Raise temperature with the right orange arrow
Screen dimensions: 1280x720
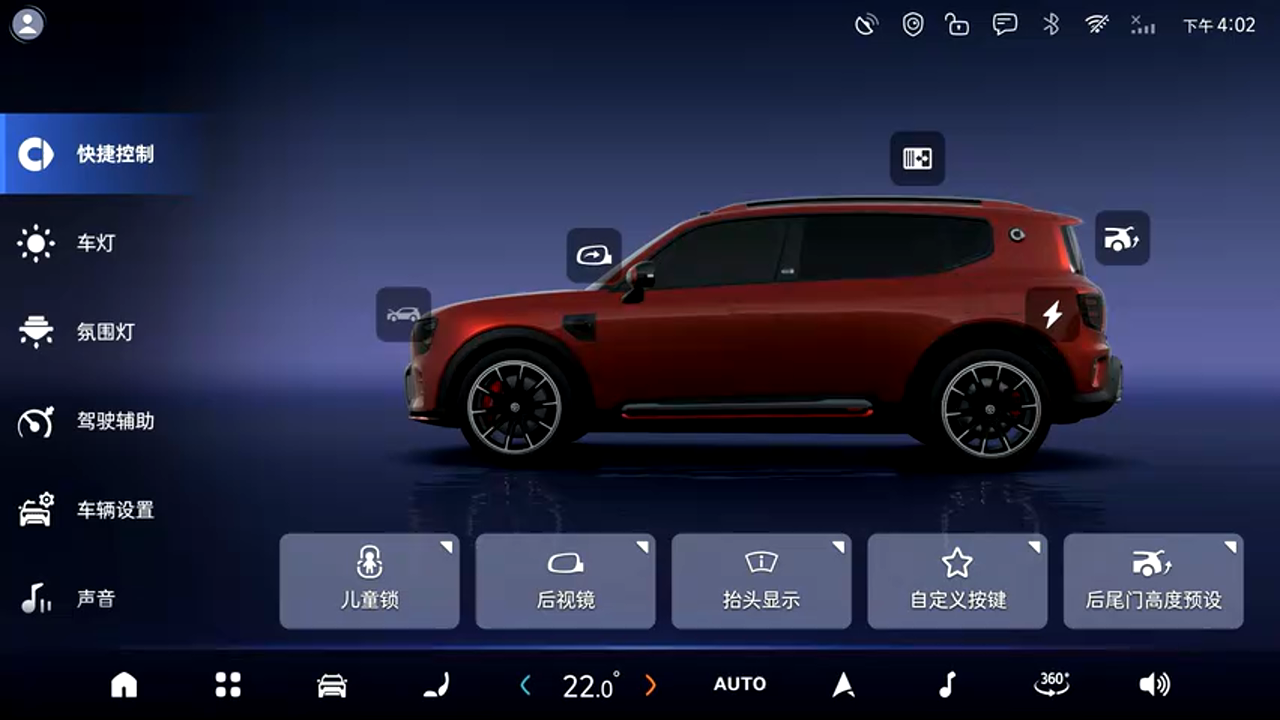coord(651,686)
